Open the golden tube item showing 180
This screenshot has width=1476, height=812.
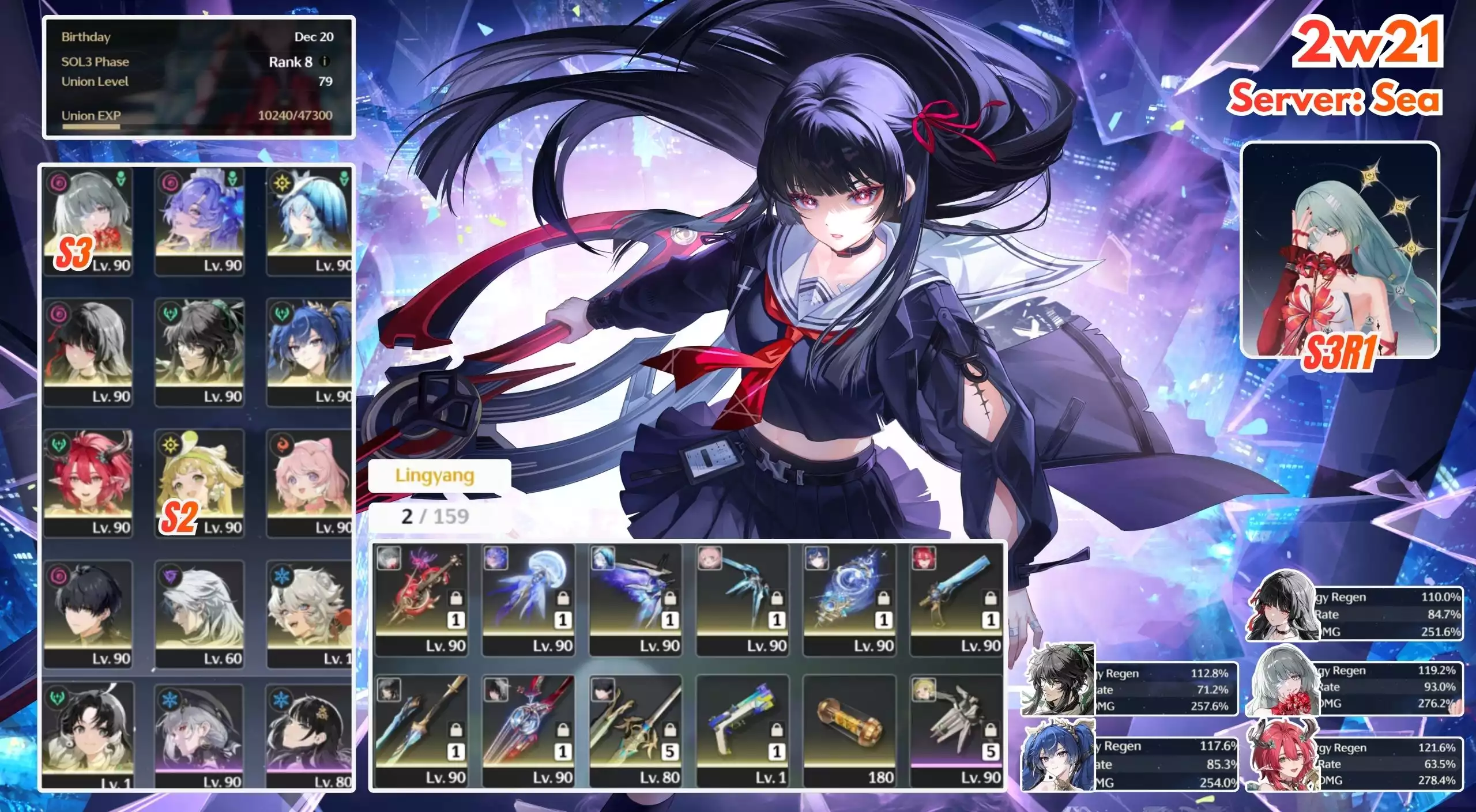coord(849,731)
